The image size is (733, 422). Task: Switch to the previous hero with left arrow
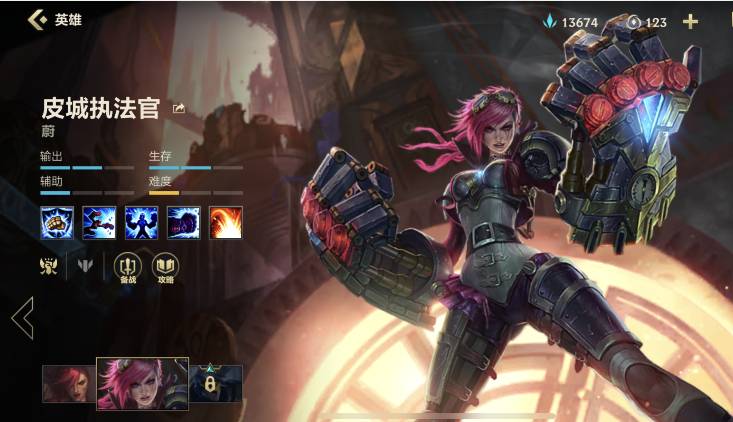click(22, 318)
